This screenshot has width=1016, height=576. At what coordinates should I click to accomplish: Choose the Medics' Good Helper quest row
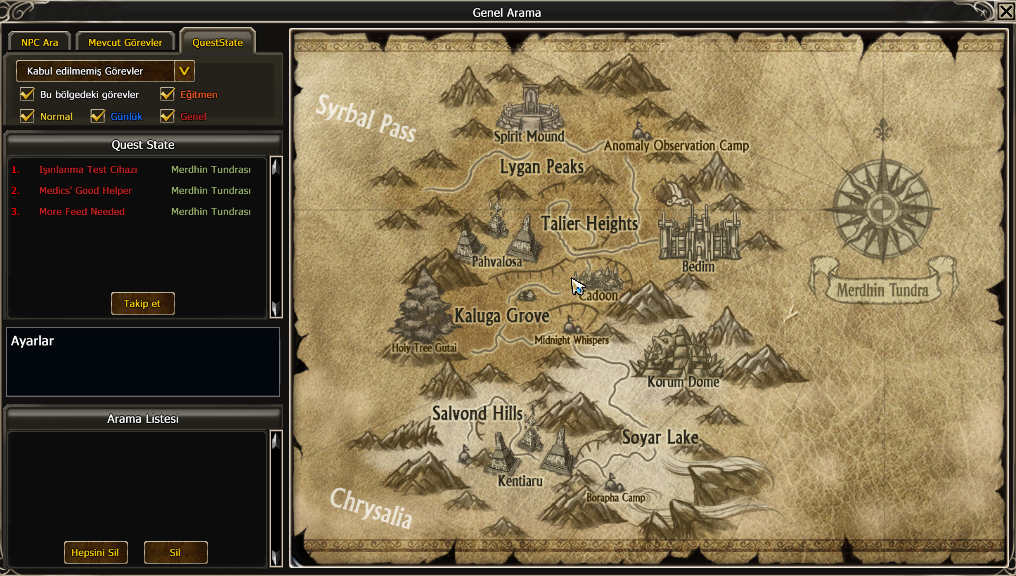[85, 191]
